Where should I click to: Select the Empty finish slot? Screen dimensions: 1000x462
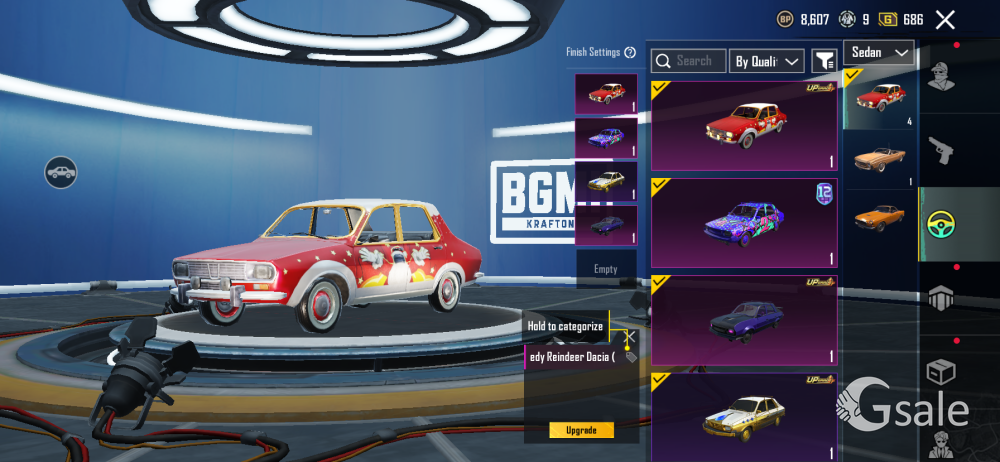[606, 269]
